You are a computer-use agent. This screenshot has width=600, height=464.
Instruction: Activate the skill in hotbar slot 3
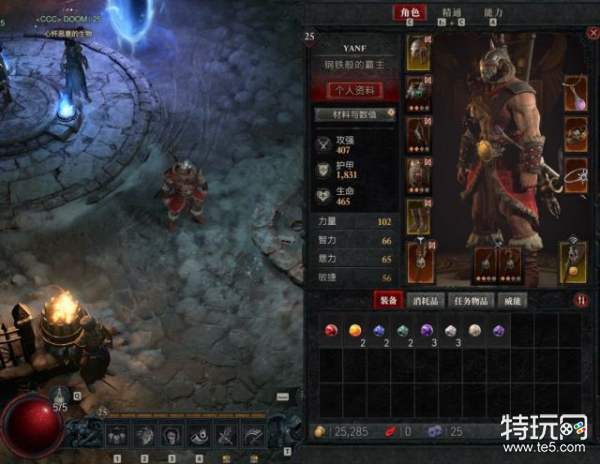[x=171, y=435]
